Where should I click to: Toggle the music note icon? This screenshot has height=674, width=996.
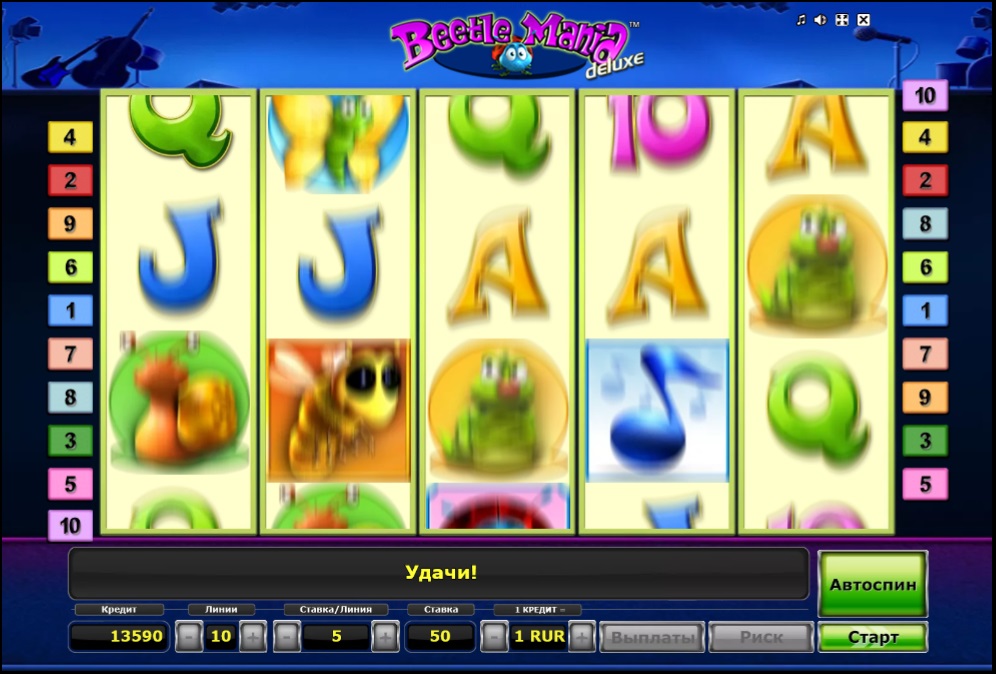(x=800, y=20)
